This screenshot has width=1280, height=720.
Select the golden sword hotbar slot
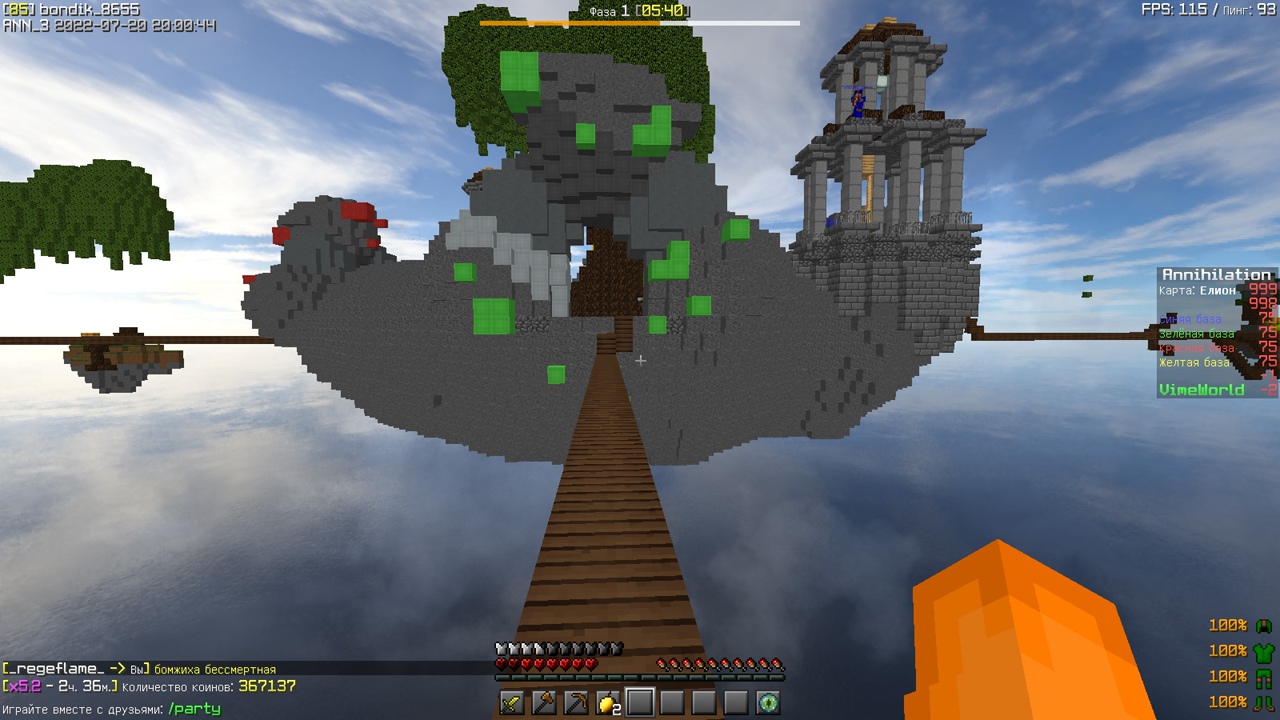[x=512, y=703]
